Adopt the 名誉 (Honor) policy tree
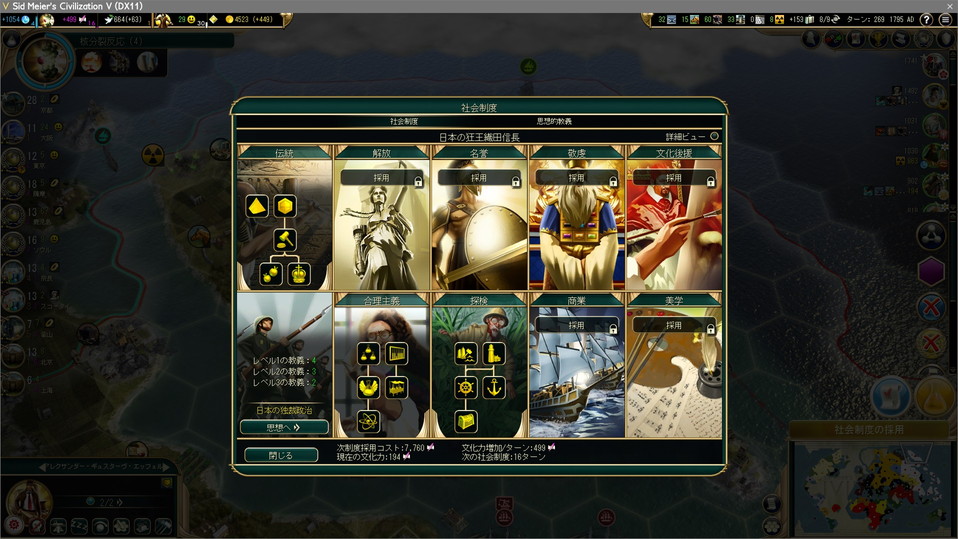 [479, 178]
